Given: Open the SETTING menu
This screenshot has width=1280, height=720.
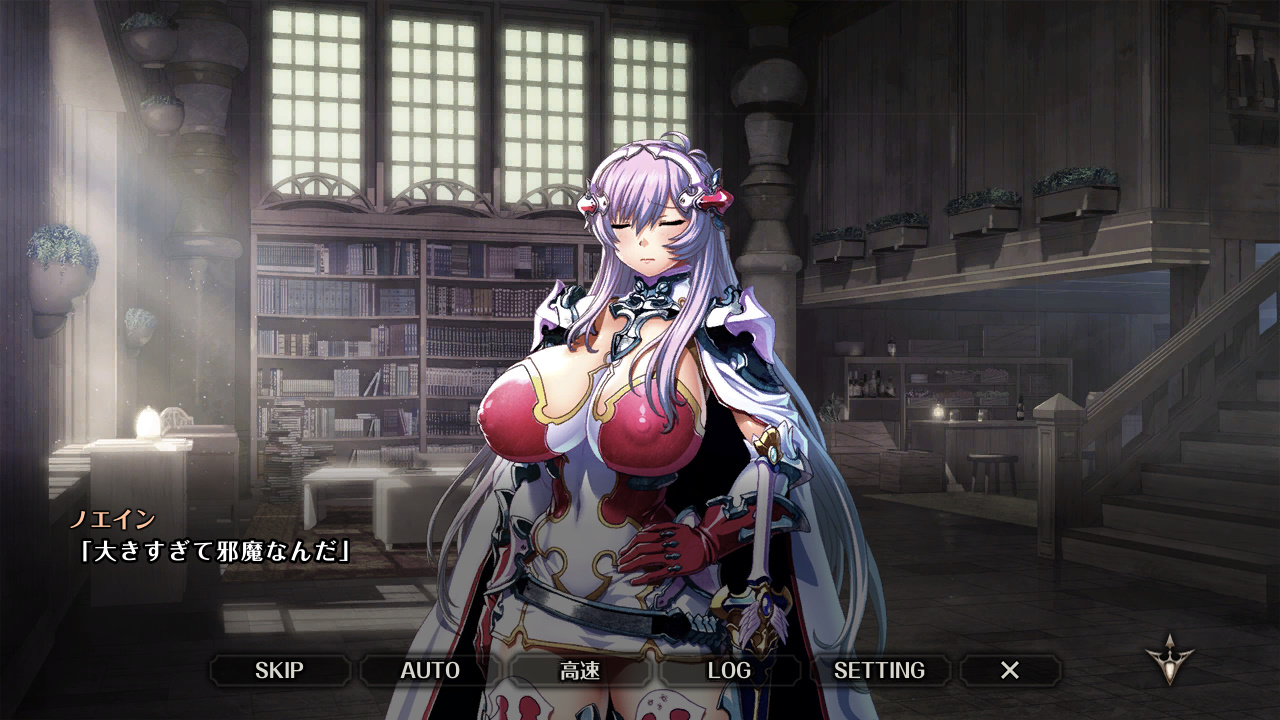Looking at the screenshot, I should (879, 670).
